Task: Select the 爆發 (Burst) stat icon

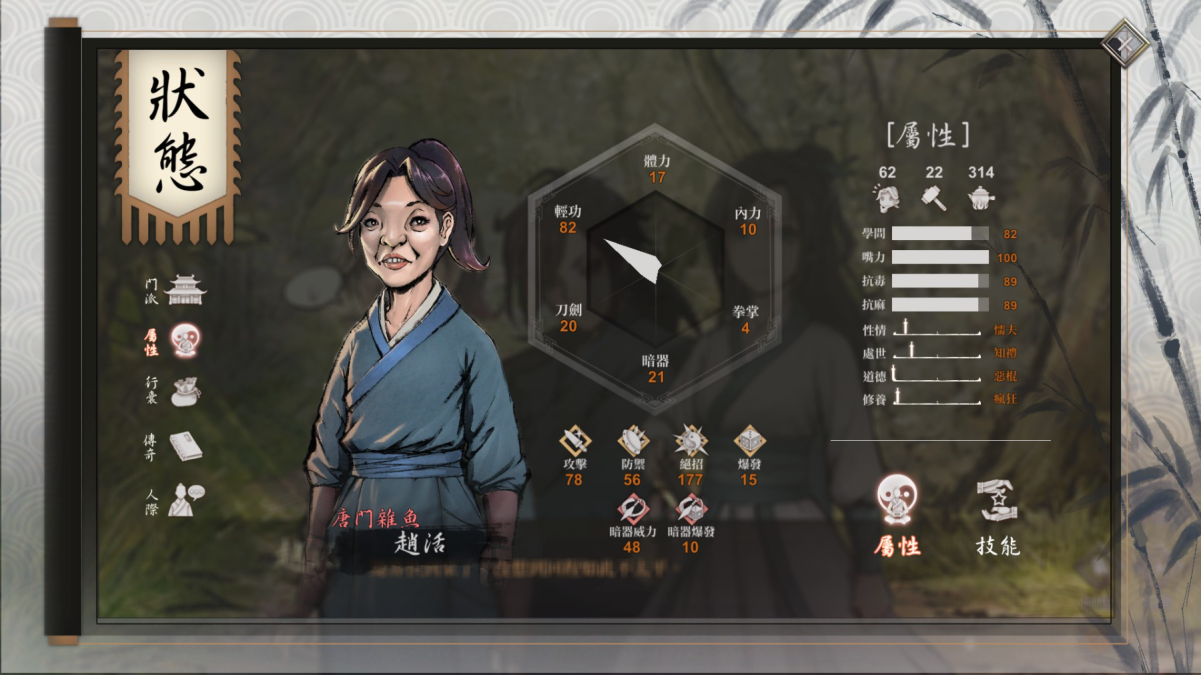Action: pyautogui.click(x=749, y=441)
